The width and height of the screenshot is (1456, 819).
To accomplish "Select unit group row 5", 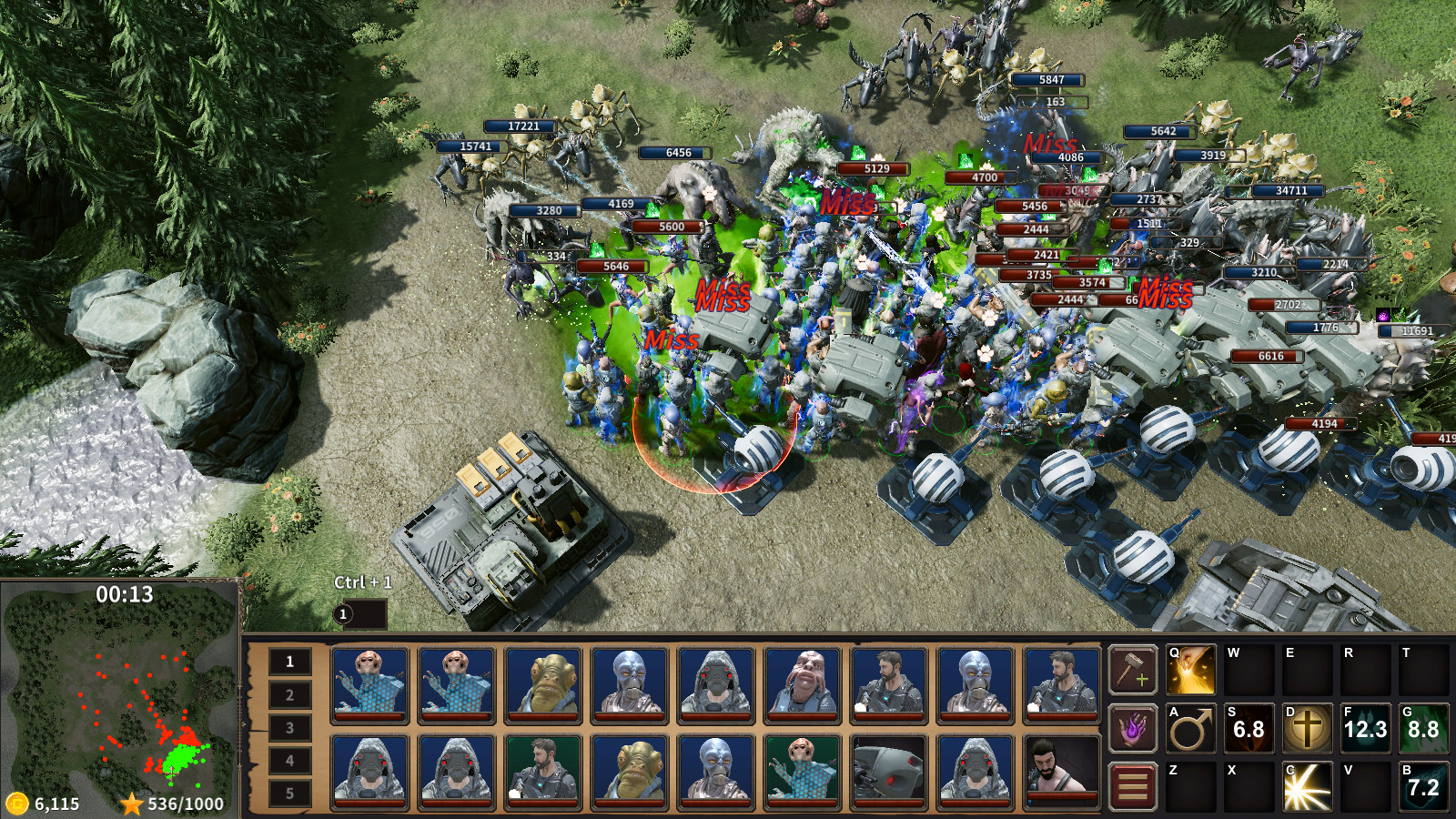I will [290, 793].
